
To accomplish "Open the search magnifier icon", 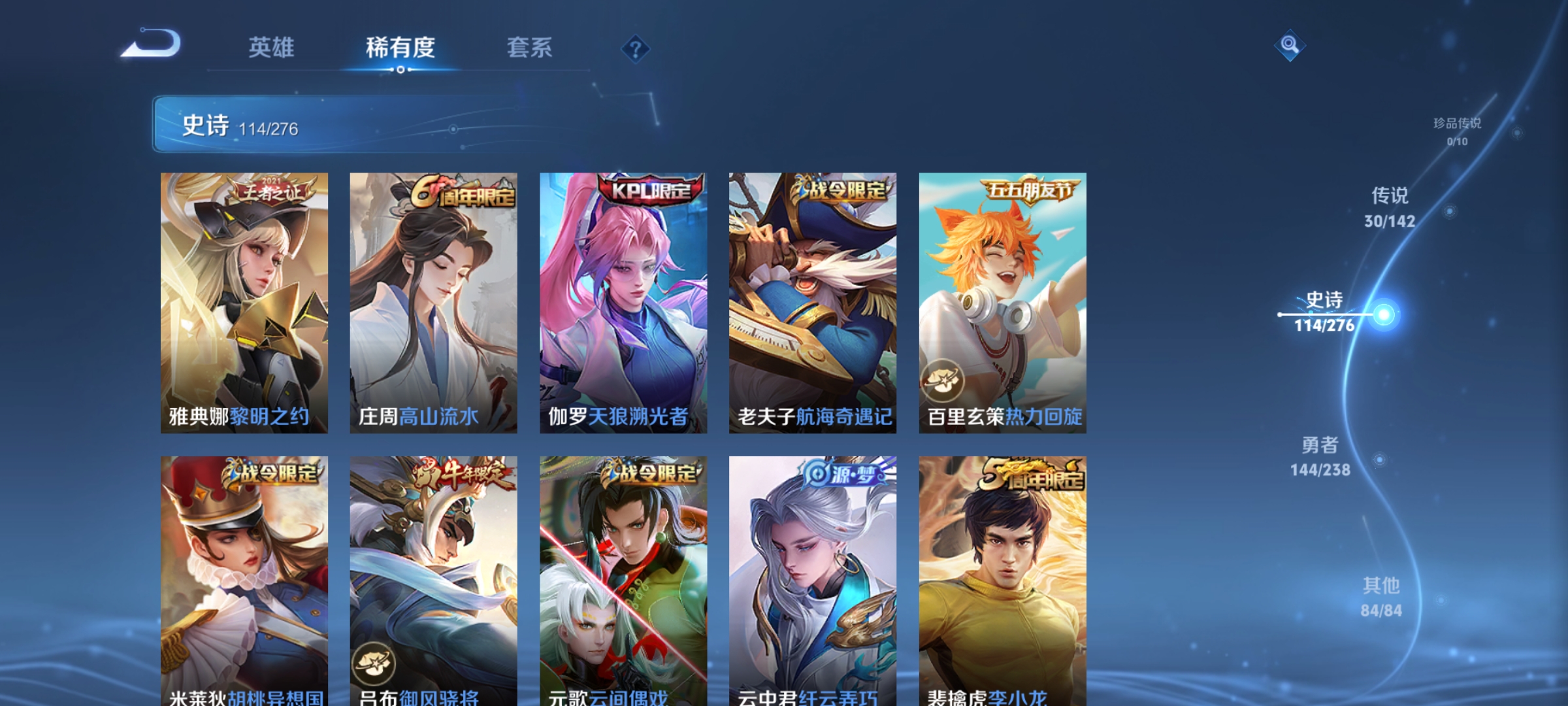I will [x=1288, y=44].
